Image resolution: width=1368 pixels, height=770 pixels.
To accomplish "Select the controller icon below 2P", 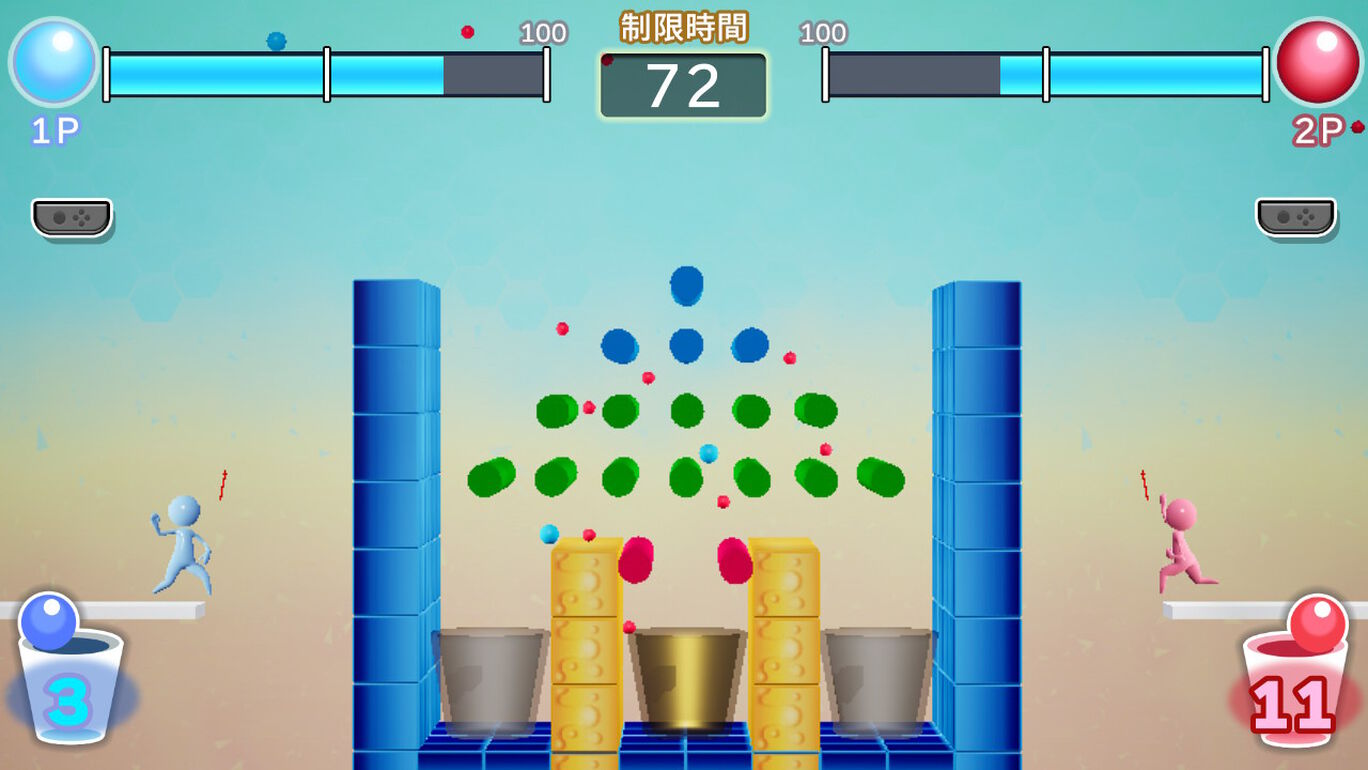I will click(1296, 217).
